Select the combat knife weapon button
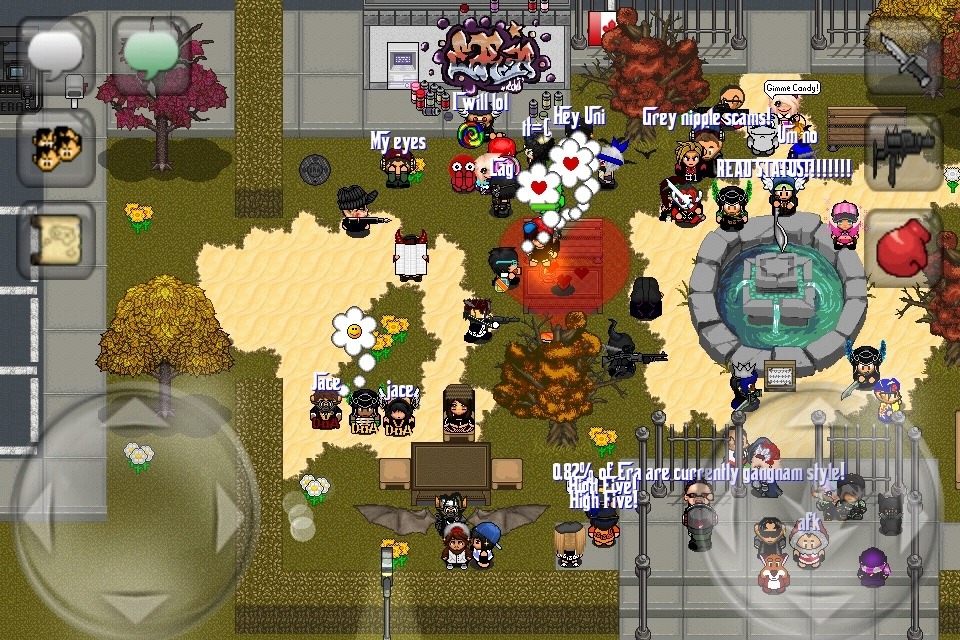Viewport: 960px width, 640px height. click(903, 54)
